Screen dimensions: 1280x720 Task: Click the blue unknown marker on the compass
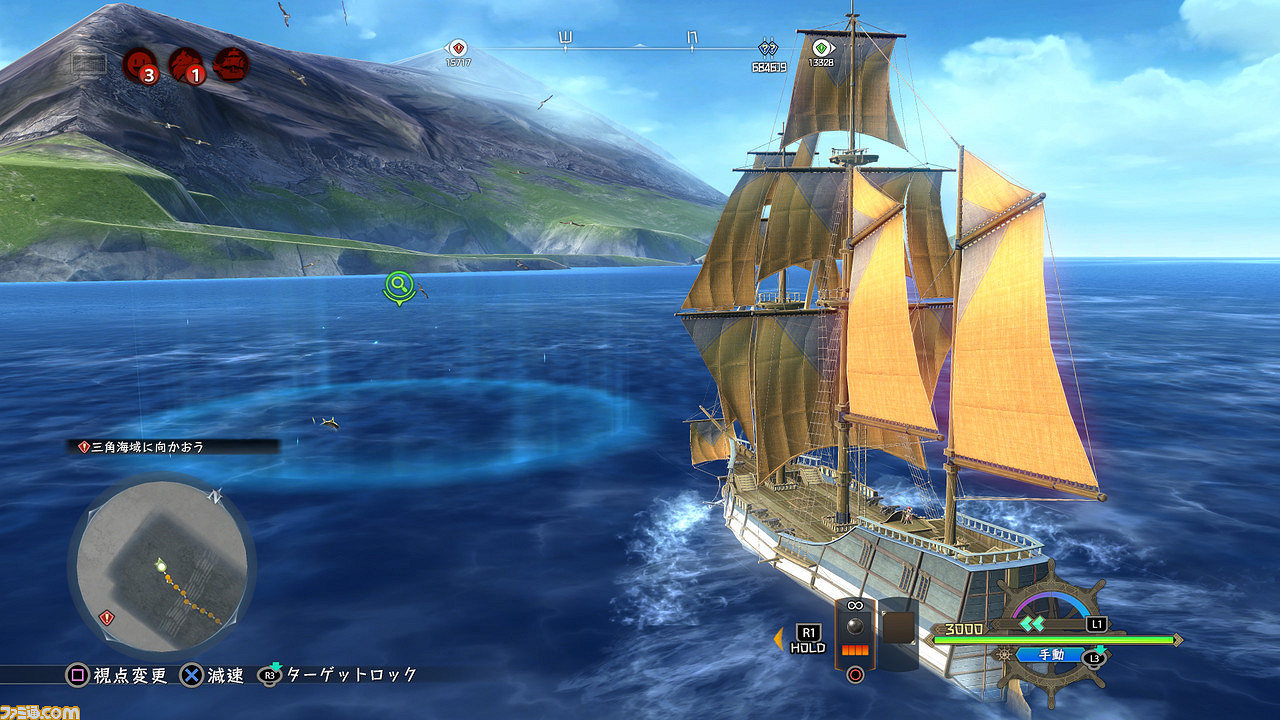[x=768, y=48]
